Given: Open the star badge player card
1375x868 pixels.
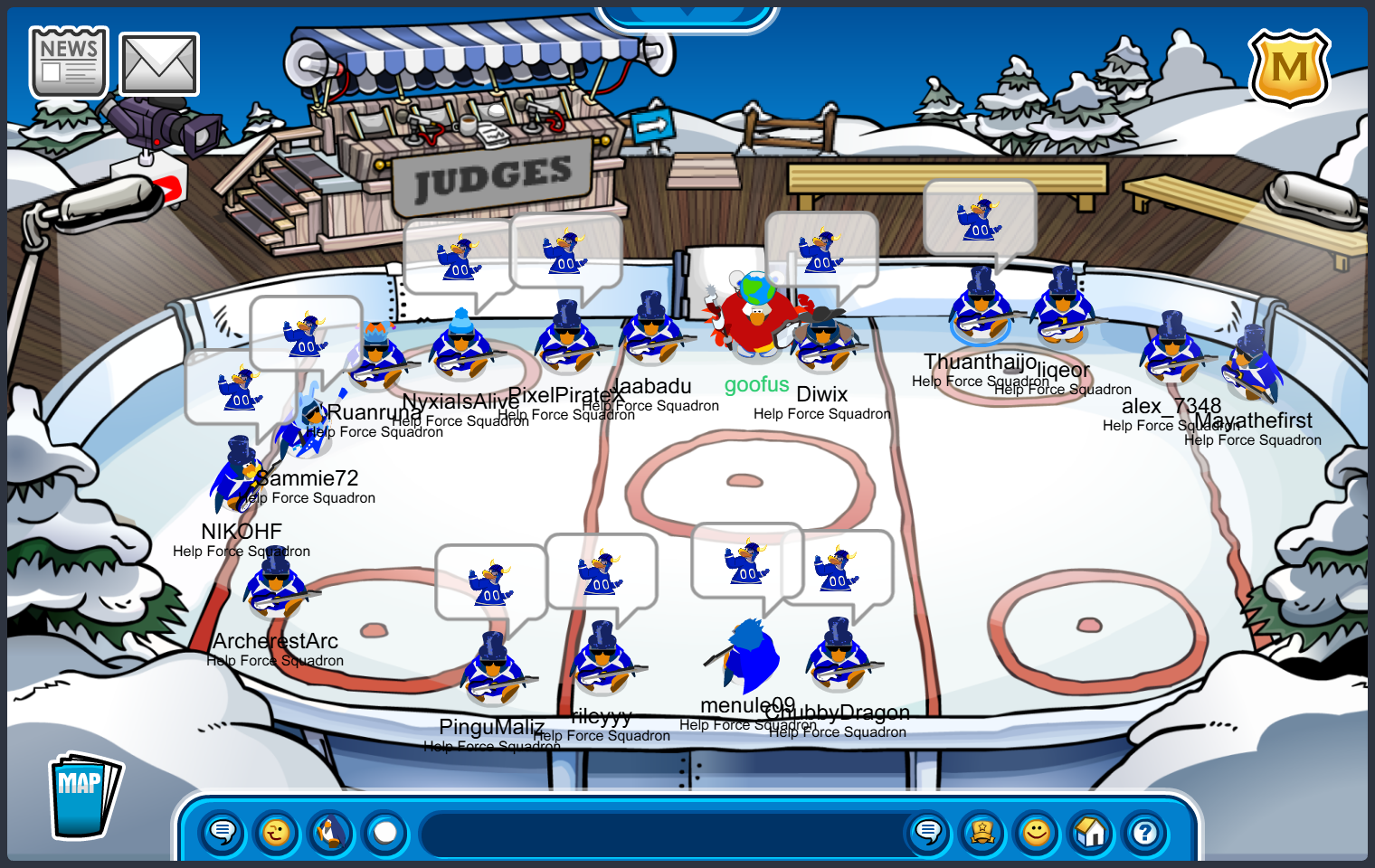Looking at the screenshot, I should 982,832.
